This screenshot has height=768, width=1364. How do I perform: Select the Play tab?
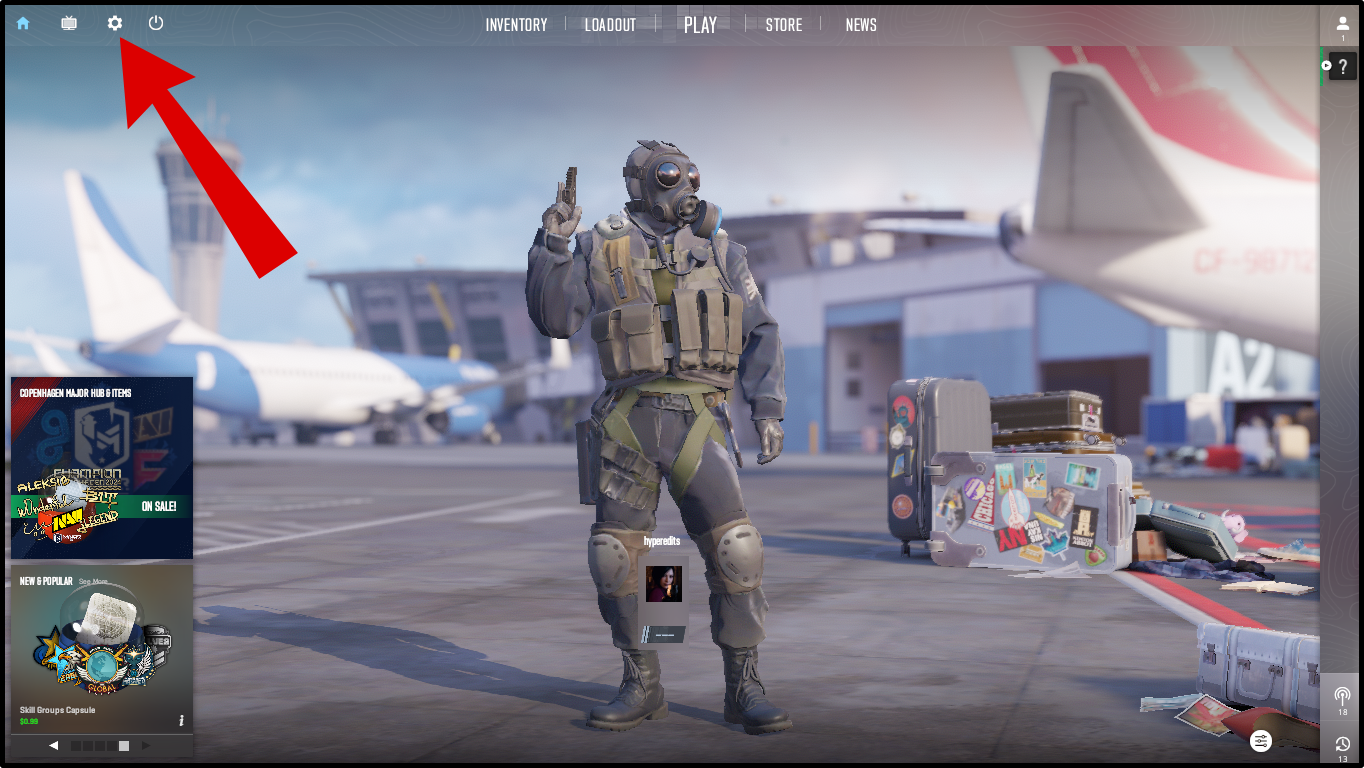coord(700,25)
